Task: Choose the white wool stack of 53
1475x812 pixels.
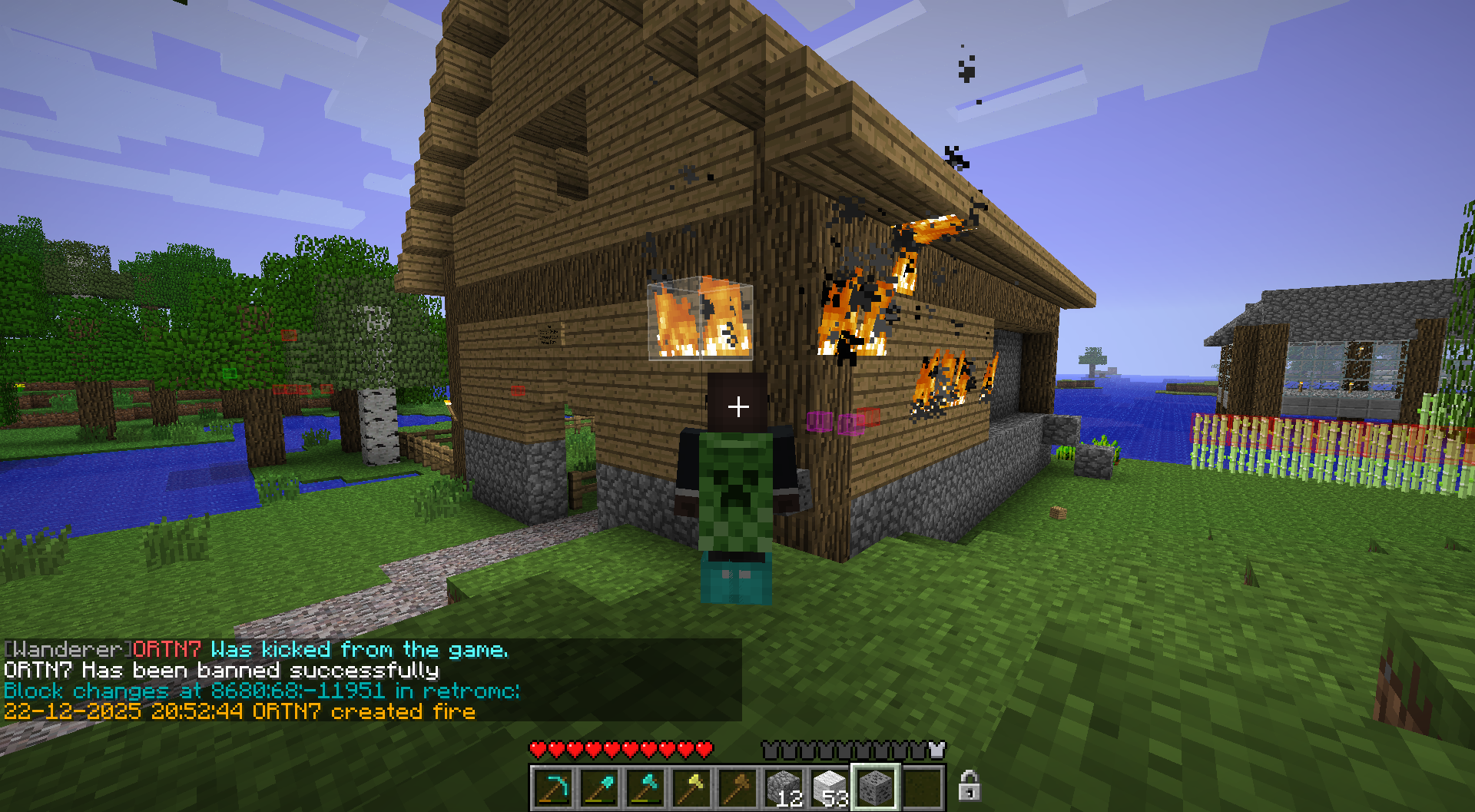Action: coord(830,787)
